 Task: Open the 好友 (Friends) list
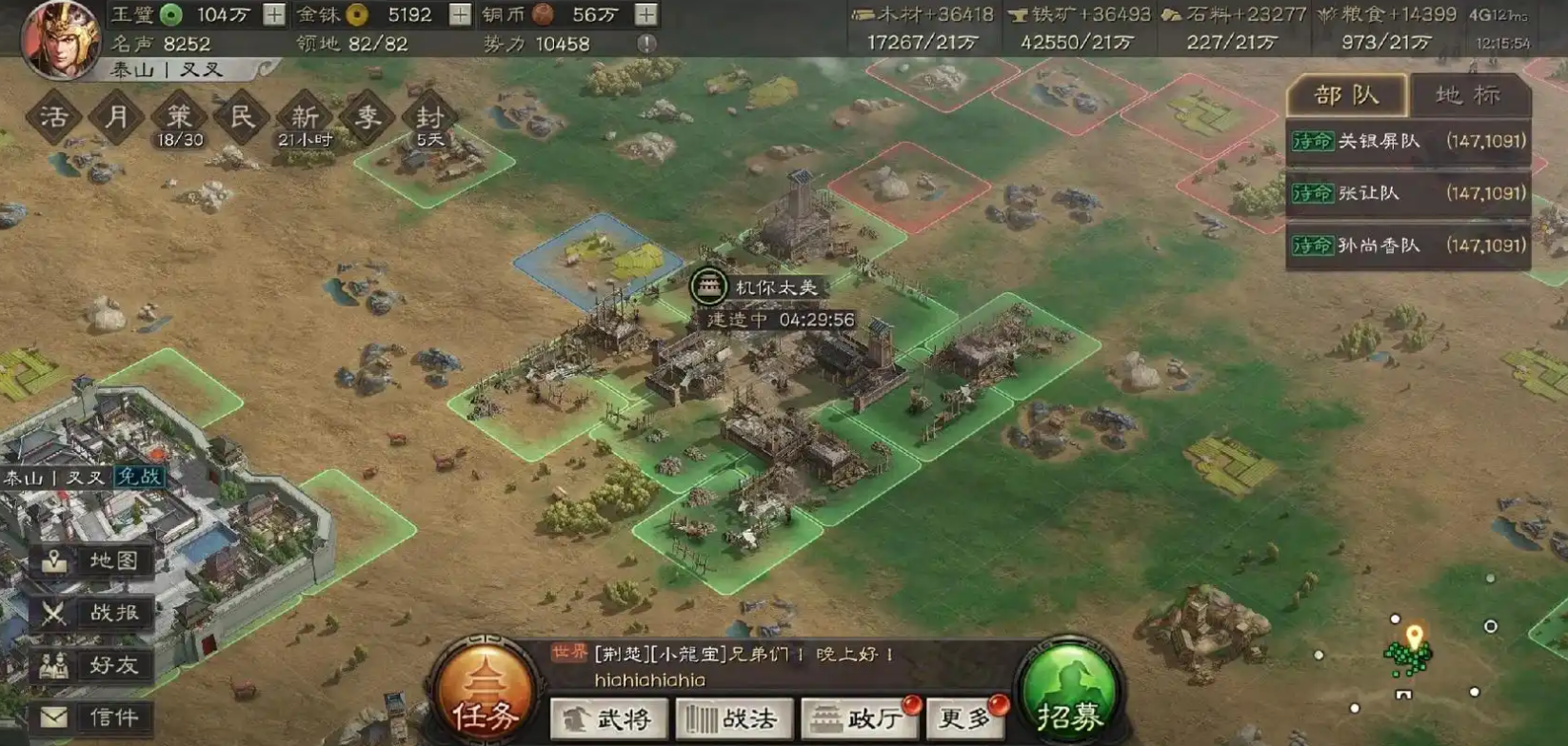click(92, 665)
